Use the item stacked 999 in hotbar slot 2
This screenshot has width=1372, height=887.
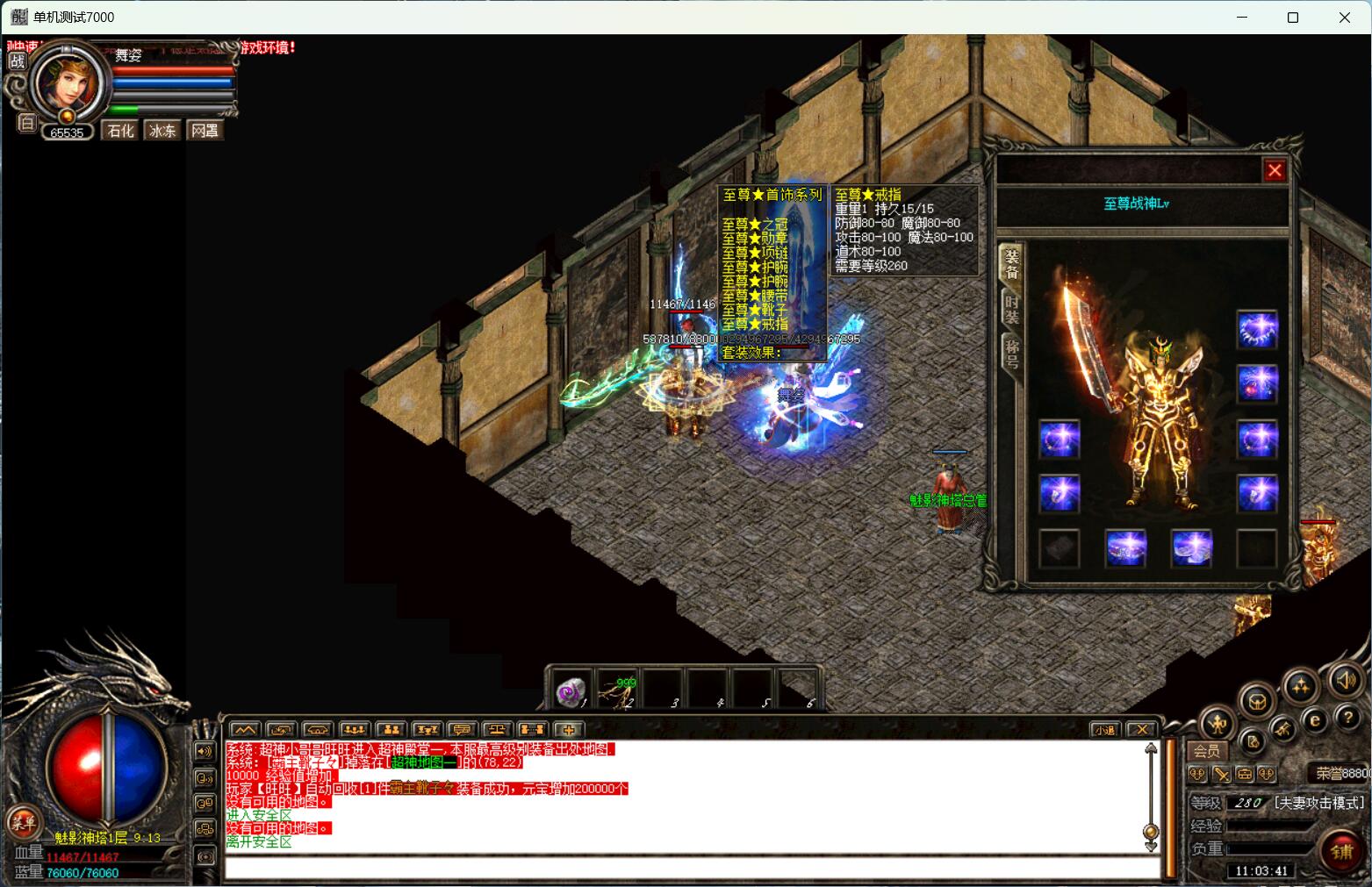[619, 690]
